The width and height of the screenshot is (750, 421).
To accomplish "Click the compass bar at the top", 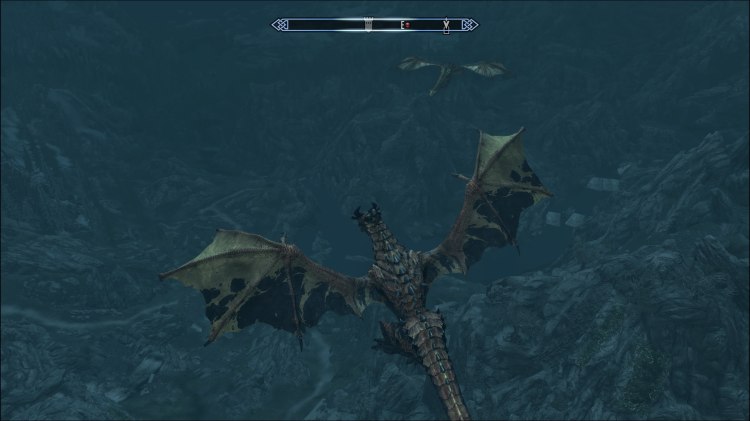I will tap(375, 24).
